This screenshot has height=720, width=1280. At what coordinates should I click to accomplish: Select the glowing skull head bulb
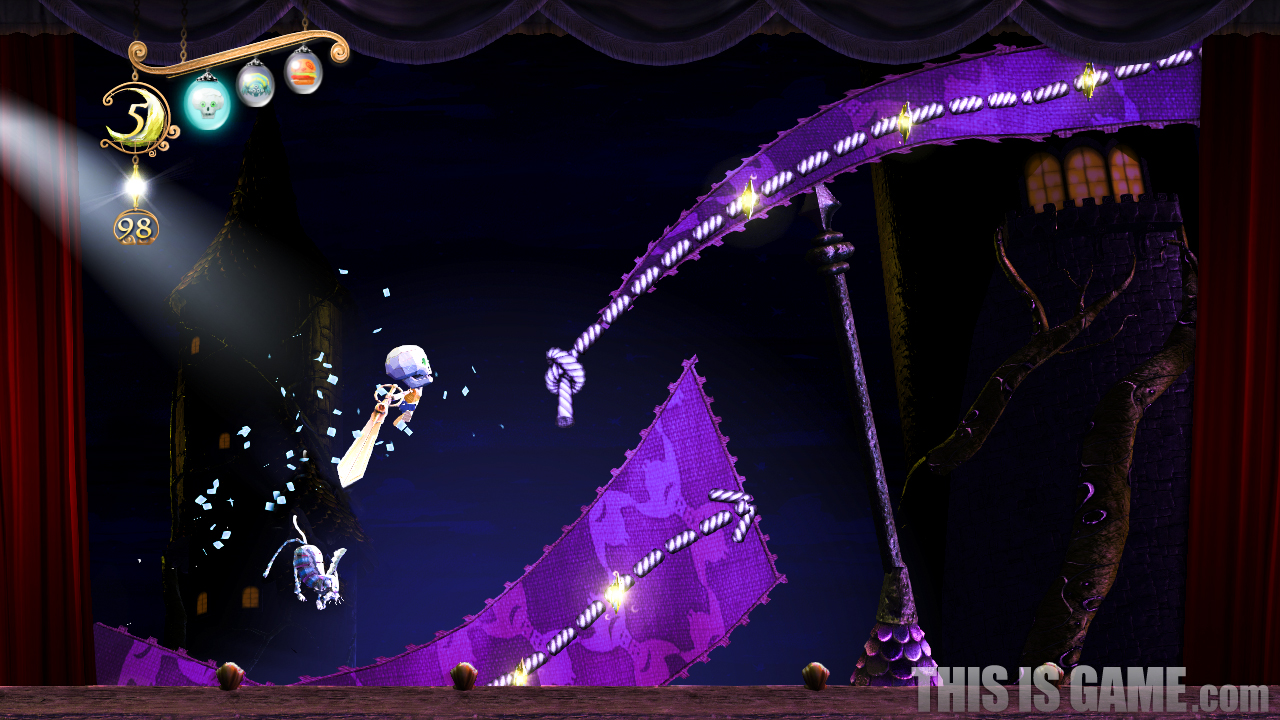[x=207, y=103]
